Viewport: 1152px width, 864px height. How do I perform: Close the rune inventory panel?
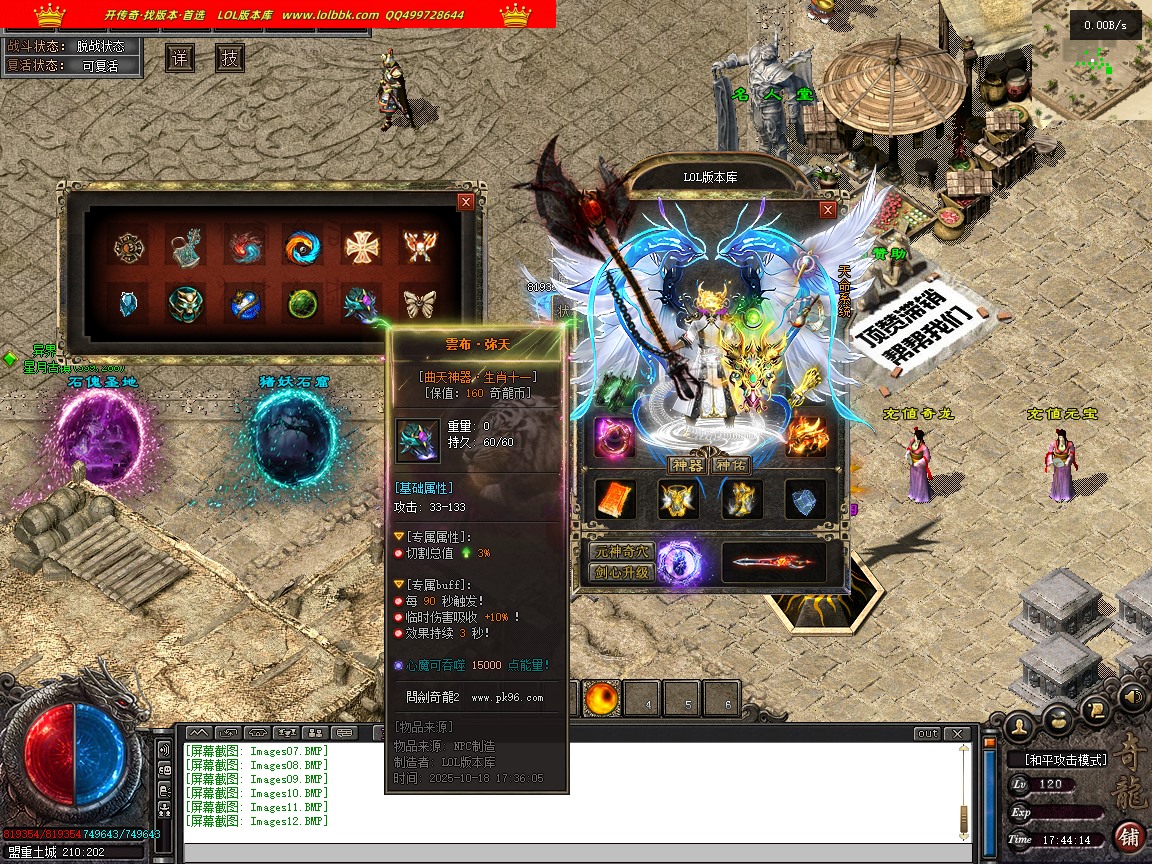(x=465, y=202)
